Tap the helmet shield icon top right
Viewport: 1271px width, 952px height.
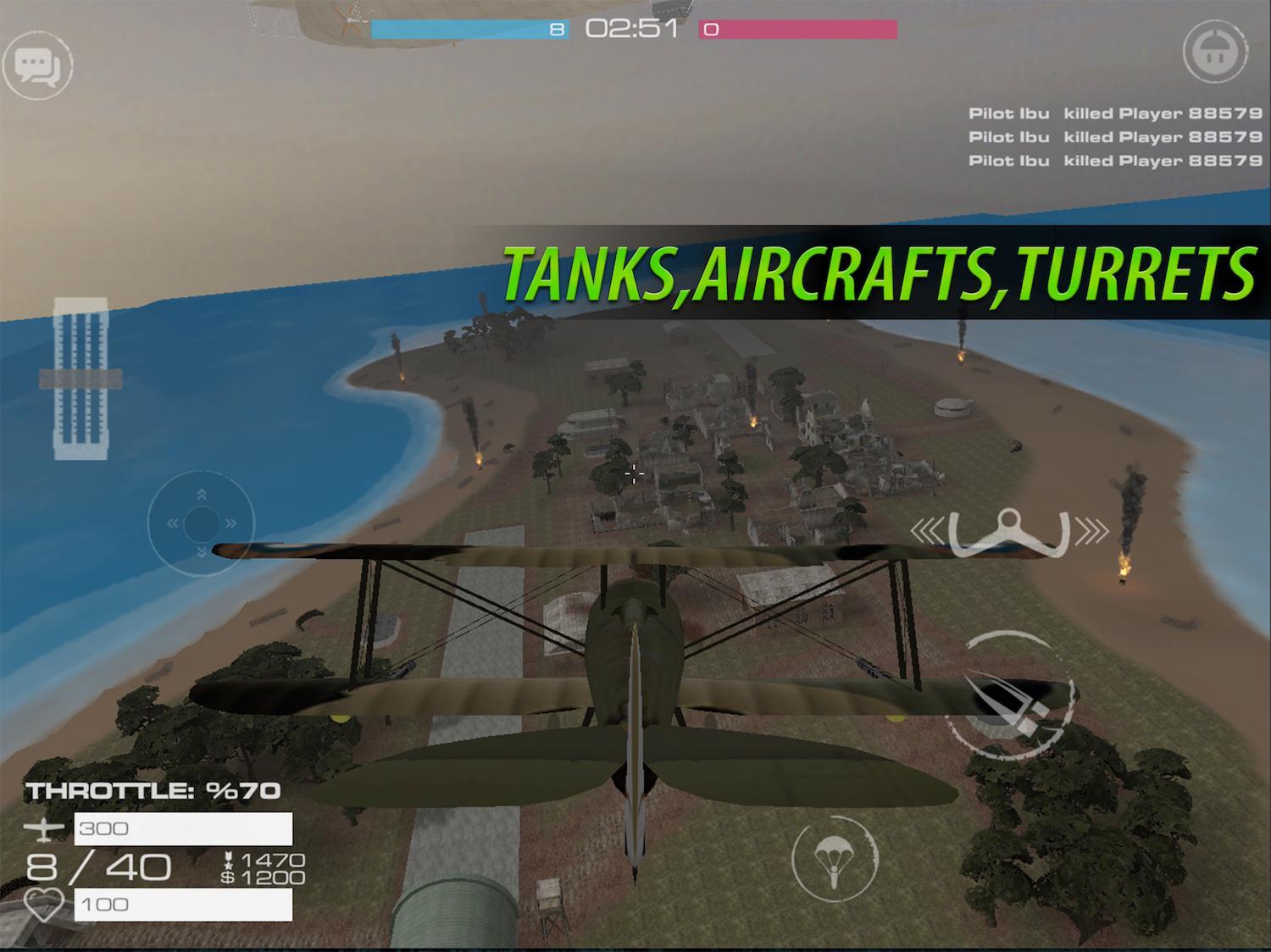pos(1215,53)
